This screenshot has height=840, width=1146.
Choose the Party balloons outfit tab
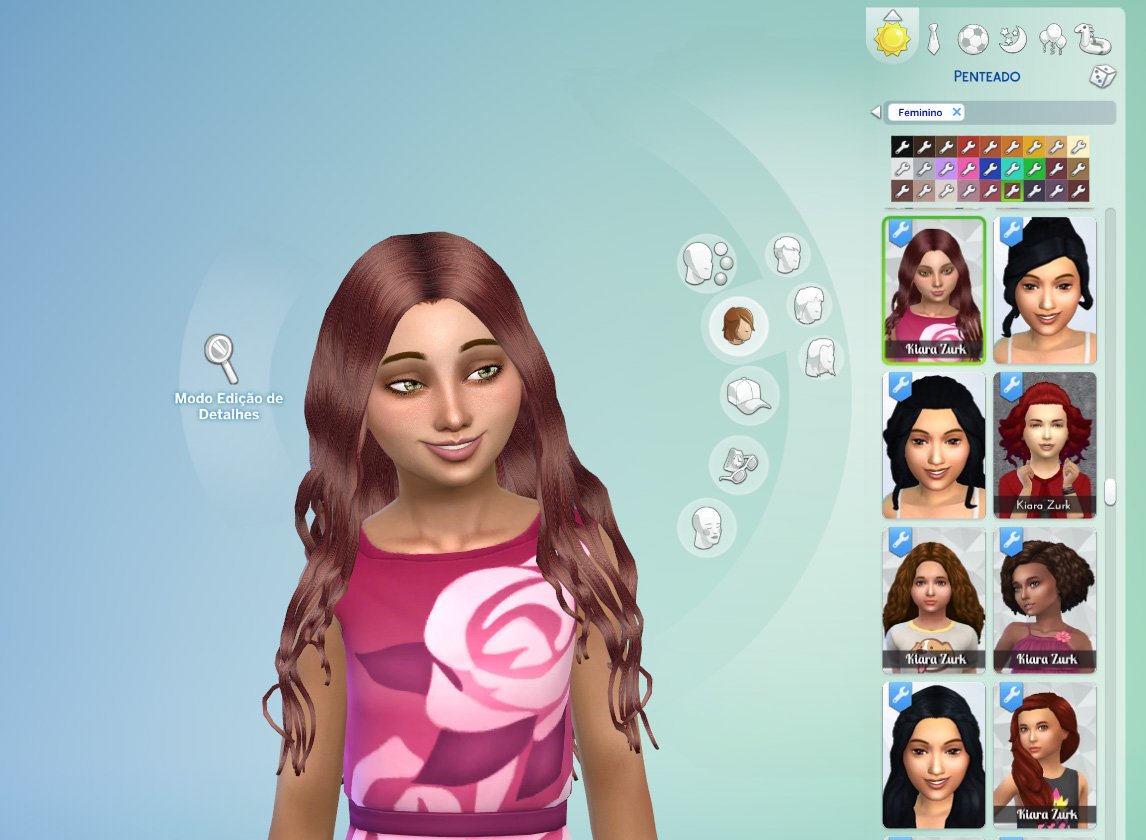[1052, 39]
